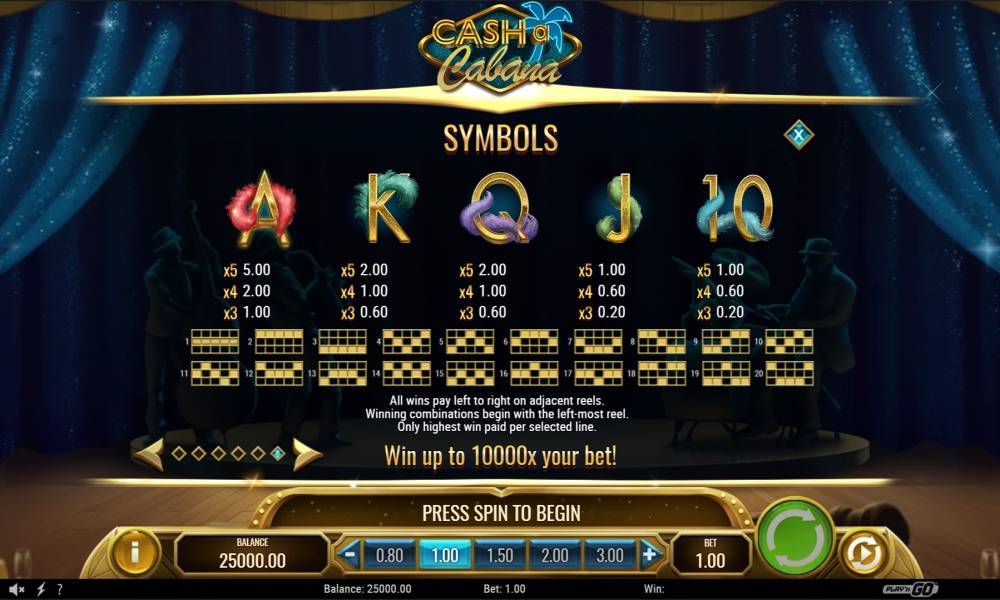Decrease bet with the minus button
Image resolution: width=1000 pixels, height=600 pixels.
click(349, 554)
